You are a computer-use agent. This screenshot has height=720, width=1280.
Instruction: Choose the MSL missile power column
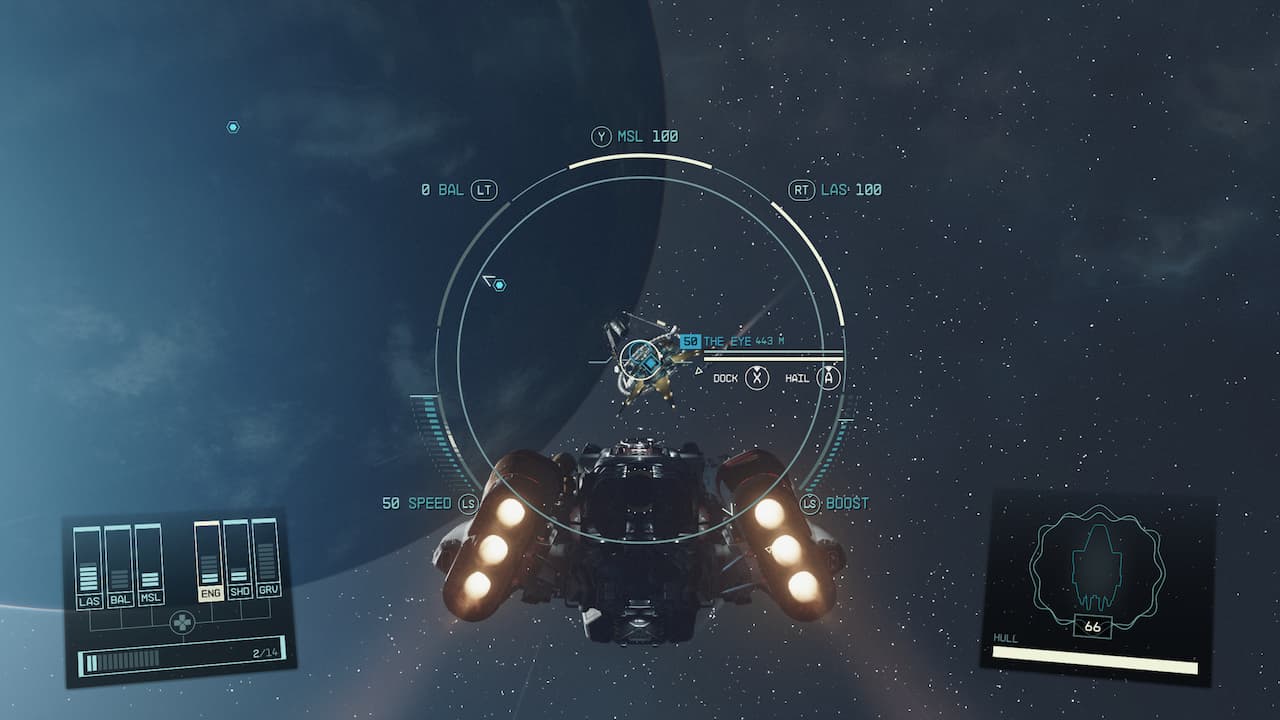pos(150,565)
